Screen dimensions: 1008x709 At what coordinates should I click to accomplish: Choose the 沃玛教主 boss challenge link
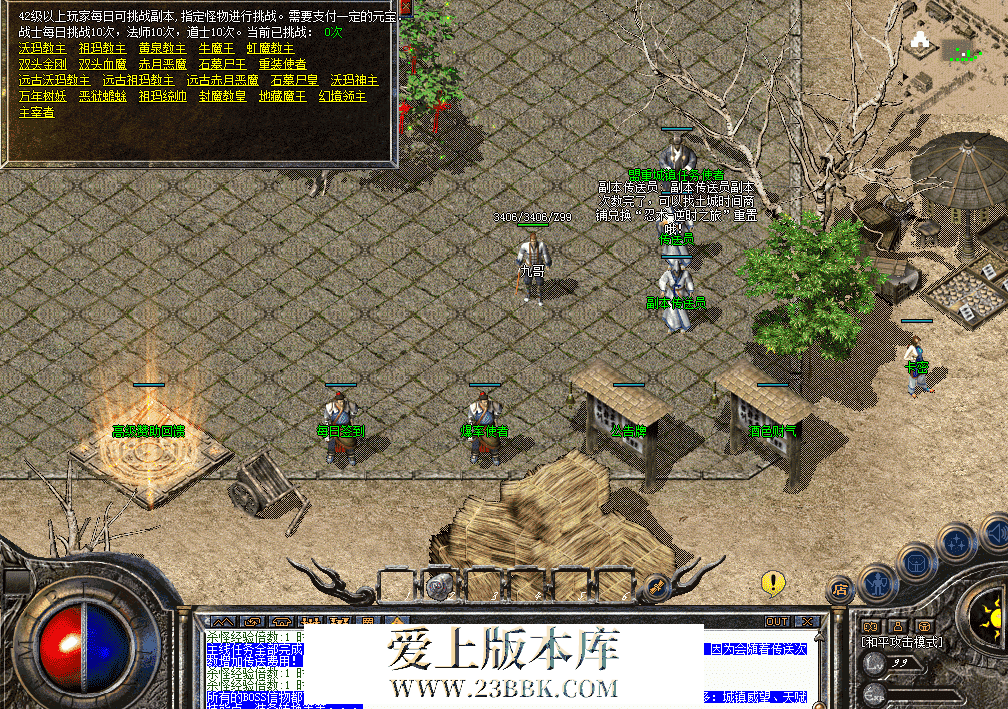pos(42,48)
